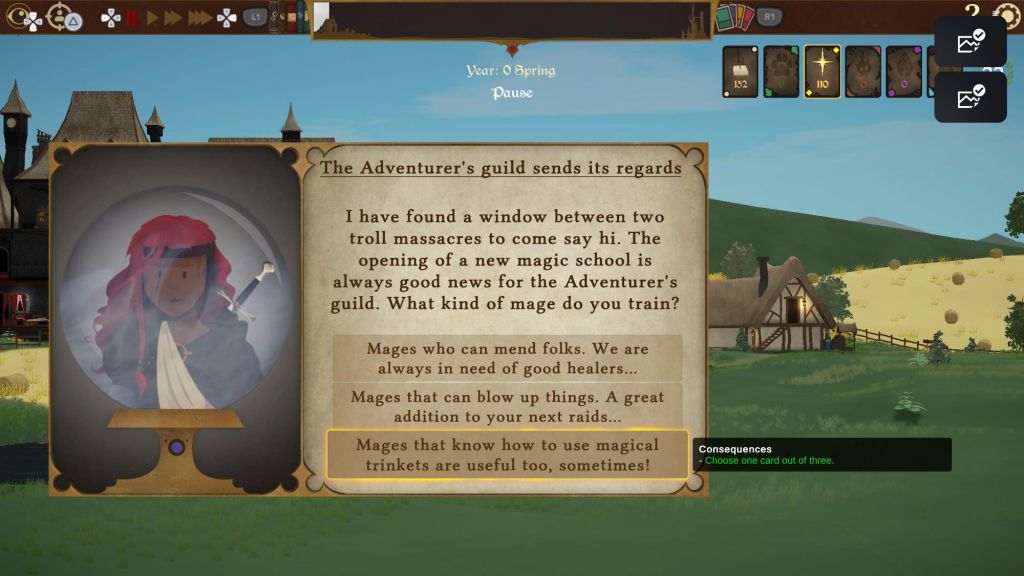Screen dimensions: 1024x576
Task: Switch to double-arrow fast forward speed
Action: 174,17
